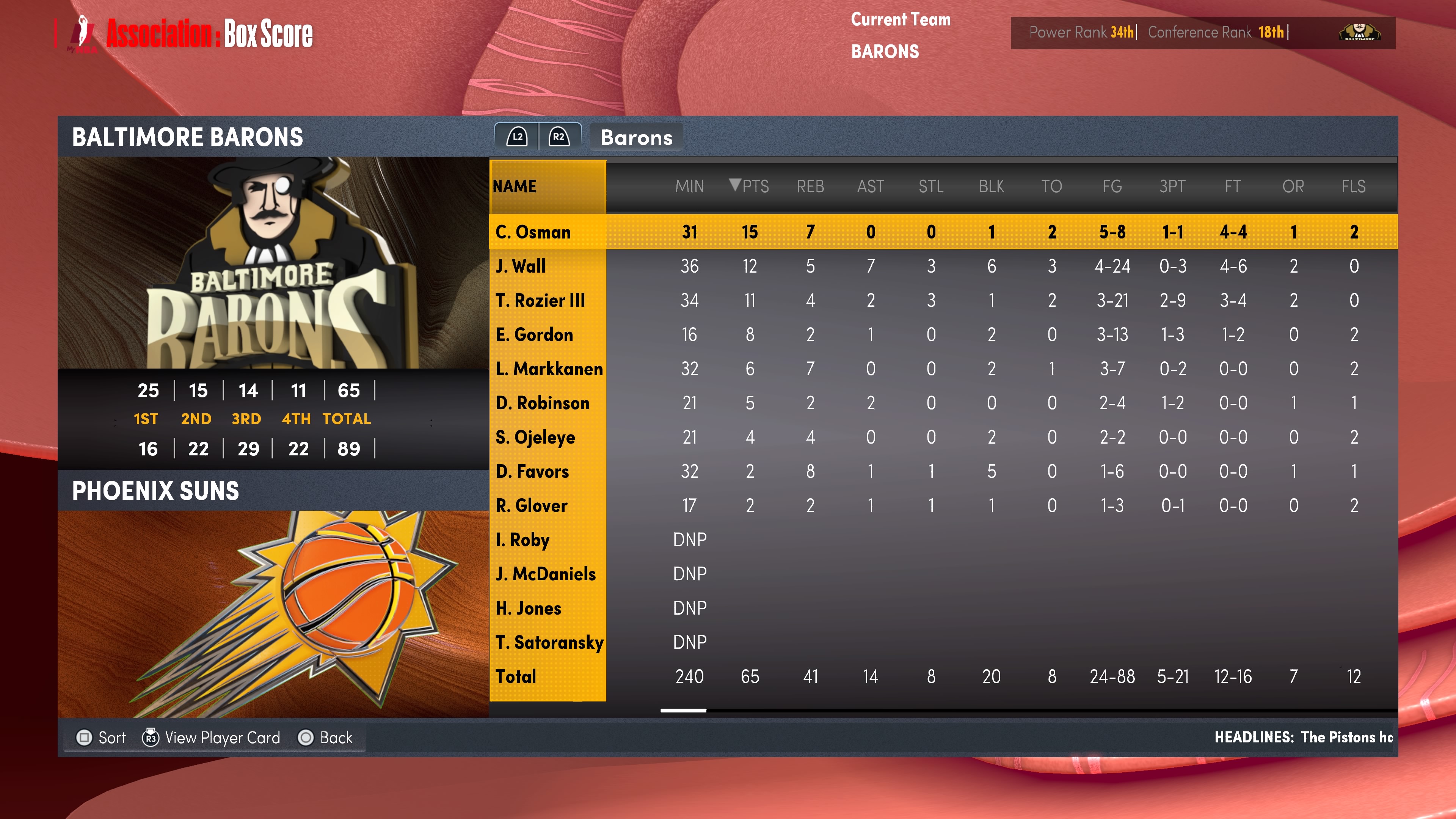
Task: Select T. Satoransky's row
Action: 549,642
